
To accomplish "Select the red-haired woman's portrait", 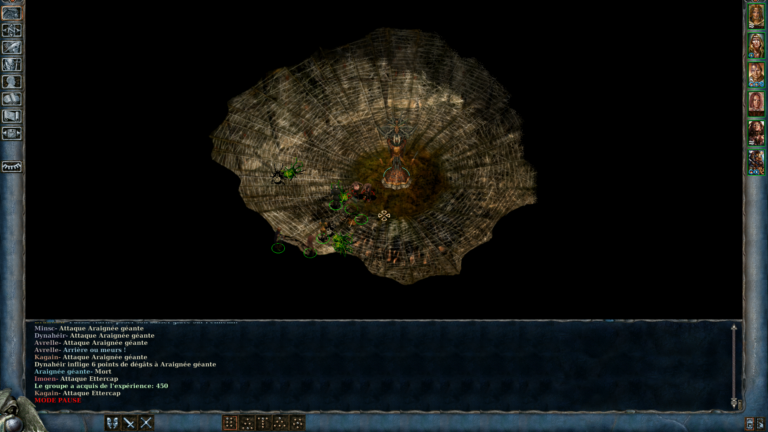I will click(x=756, y=103).
